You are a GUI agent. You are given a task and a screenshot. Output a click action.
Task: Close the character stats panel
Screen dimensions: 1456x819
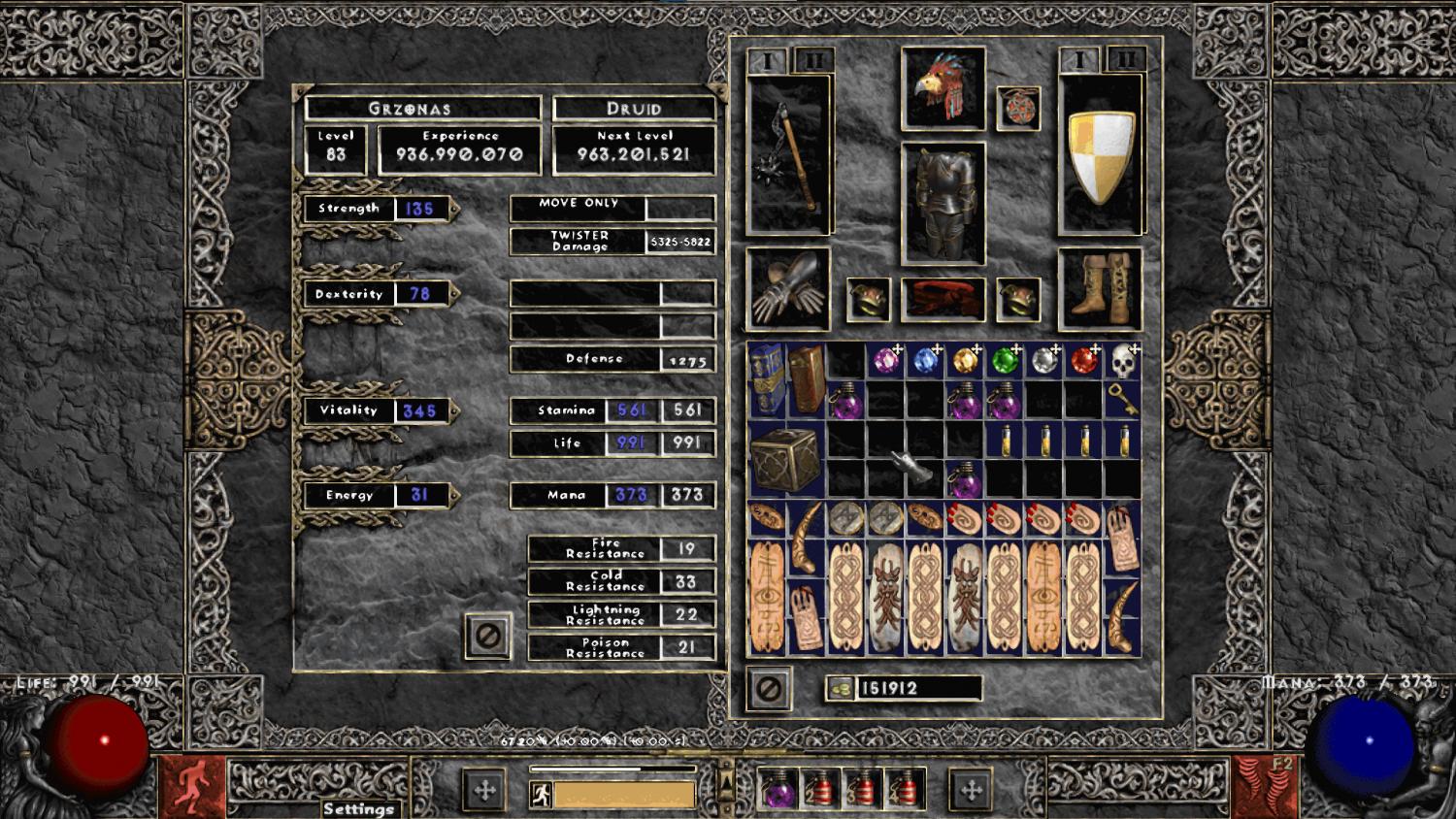[x=487, y=637]
